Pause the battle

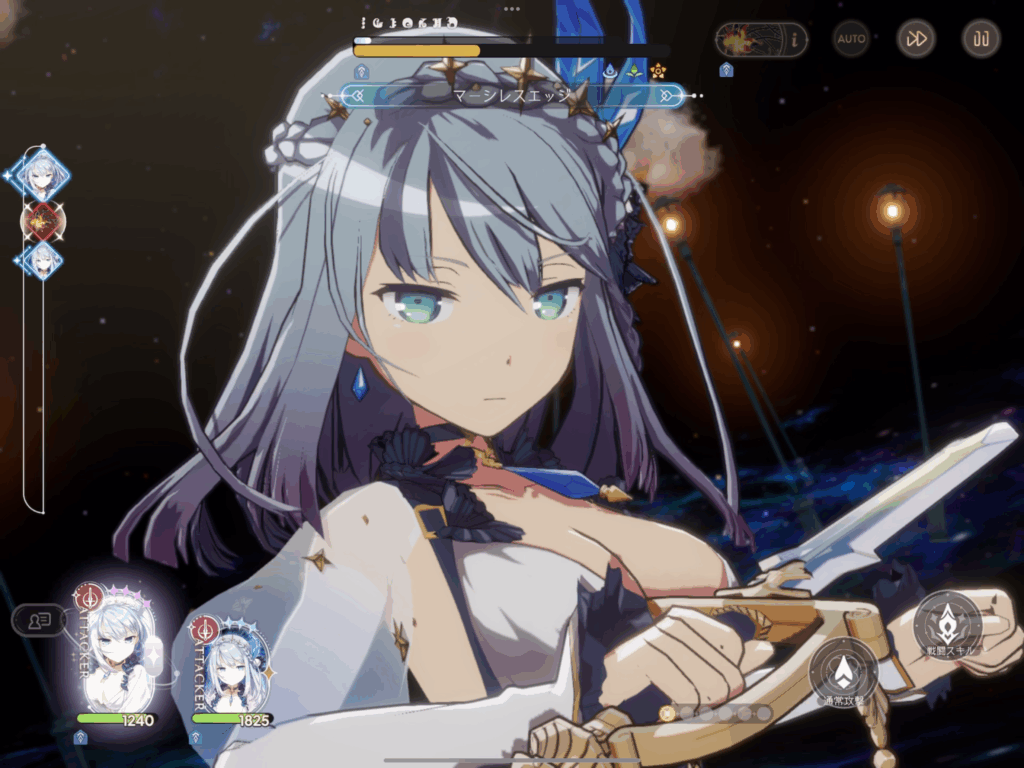981,39
